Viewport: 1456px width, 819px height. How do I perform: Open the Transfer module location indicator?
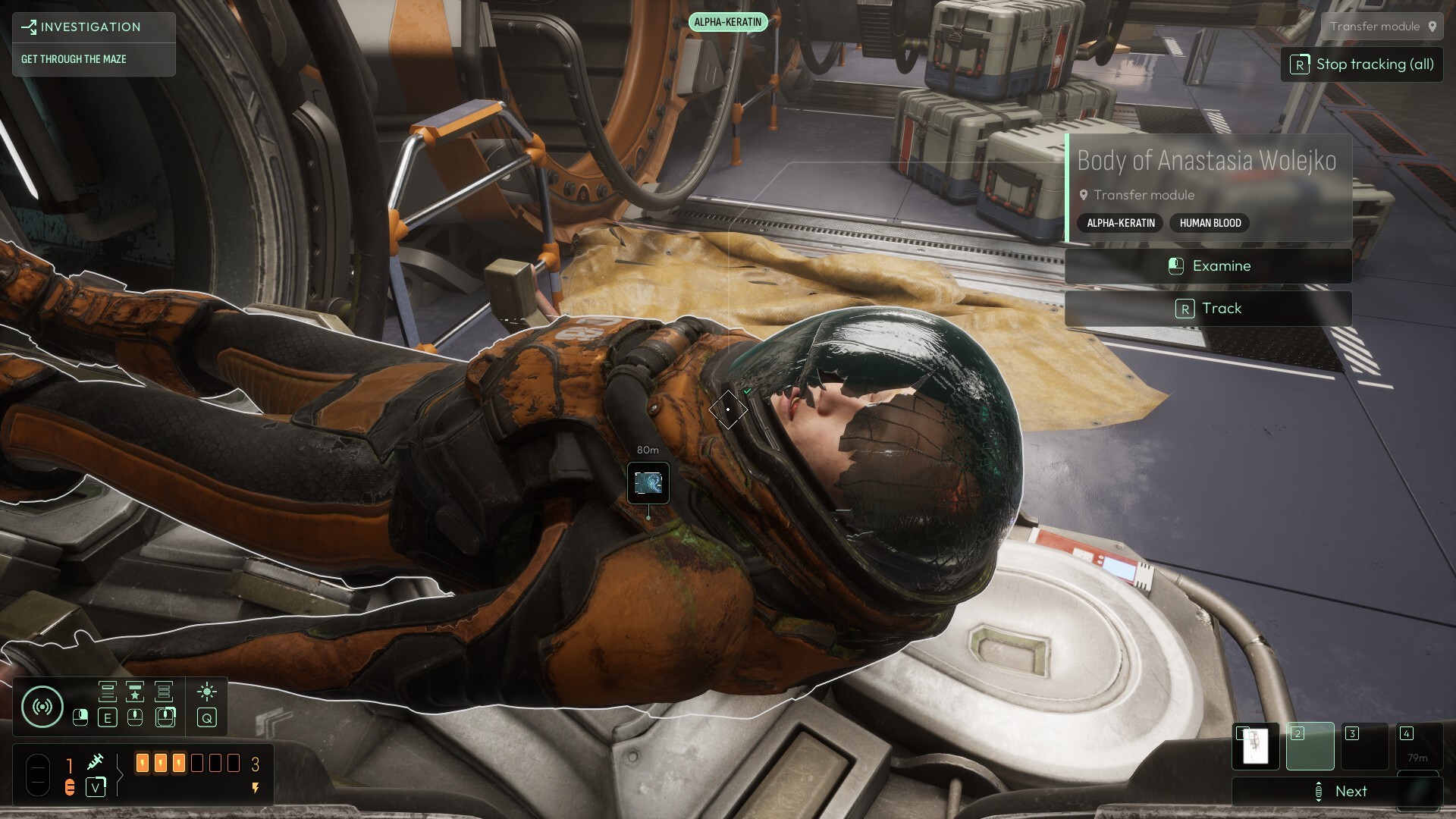coord(1382,27)
